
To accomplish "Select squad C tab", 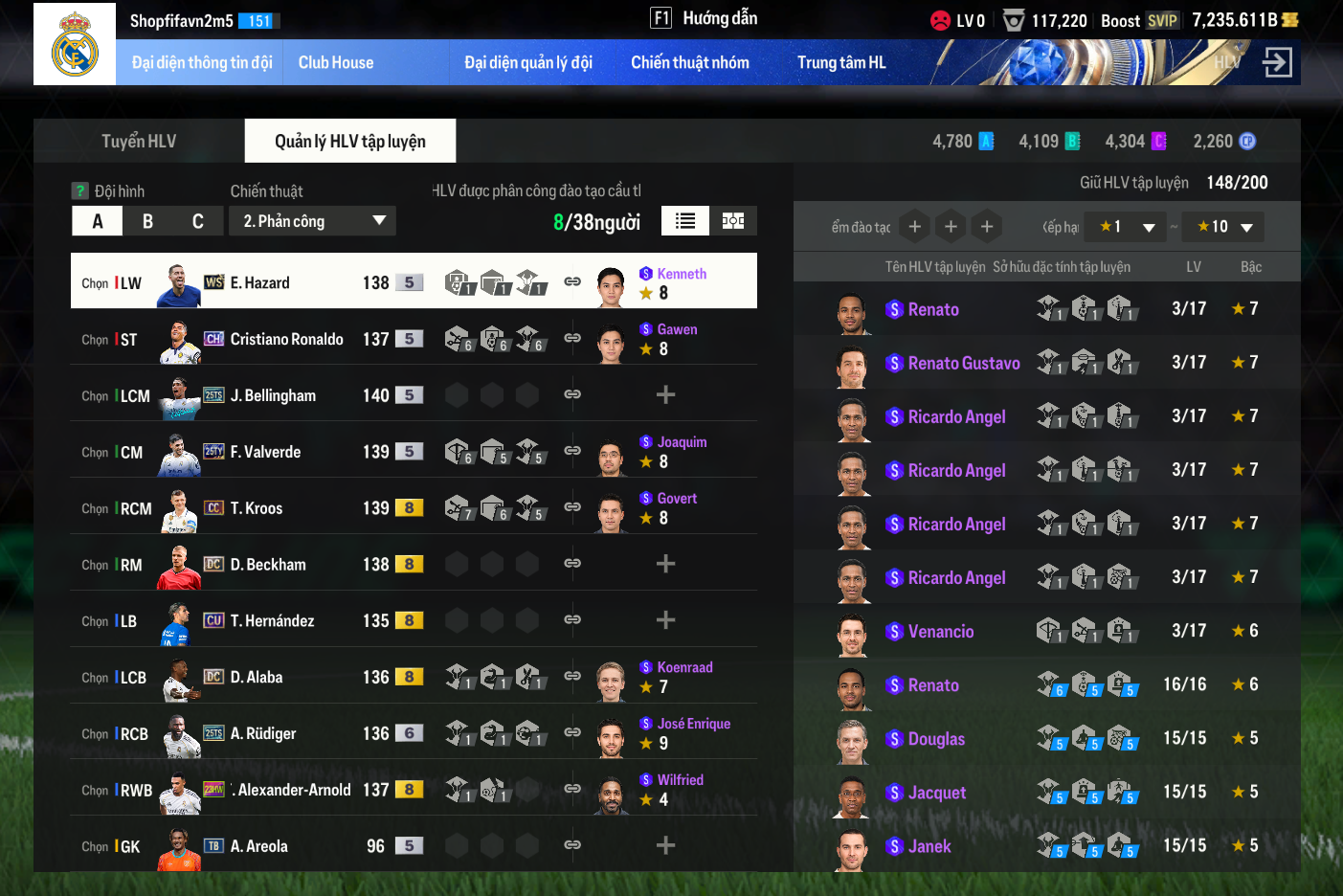I will [x=197, y=221].
